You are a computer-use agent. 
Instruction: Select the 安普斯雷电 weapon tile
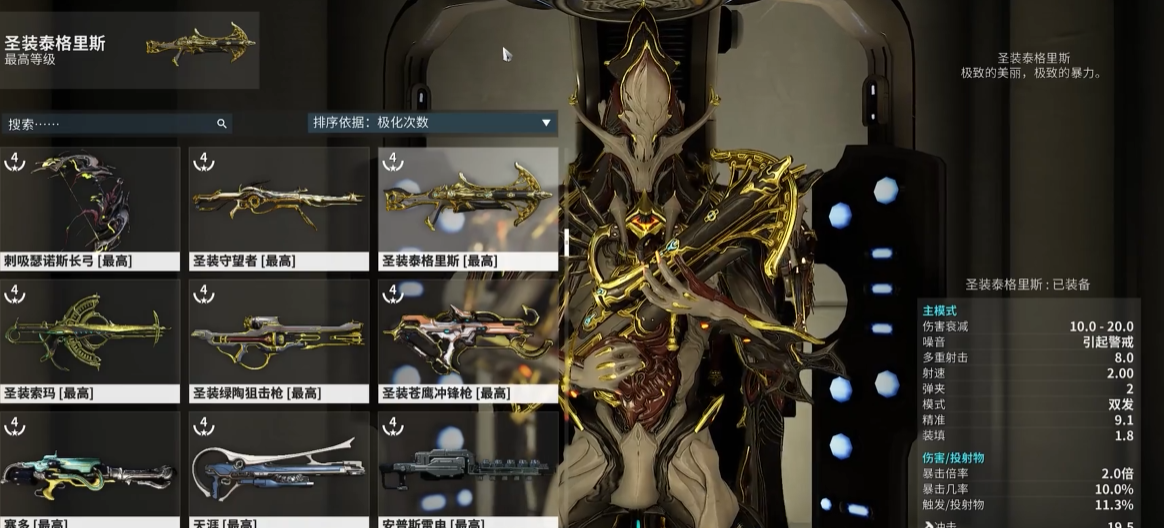467,470
